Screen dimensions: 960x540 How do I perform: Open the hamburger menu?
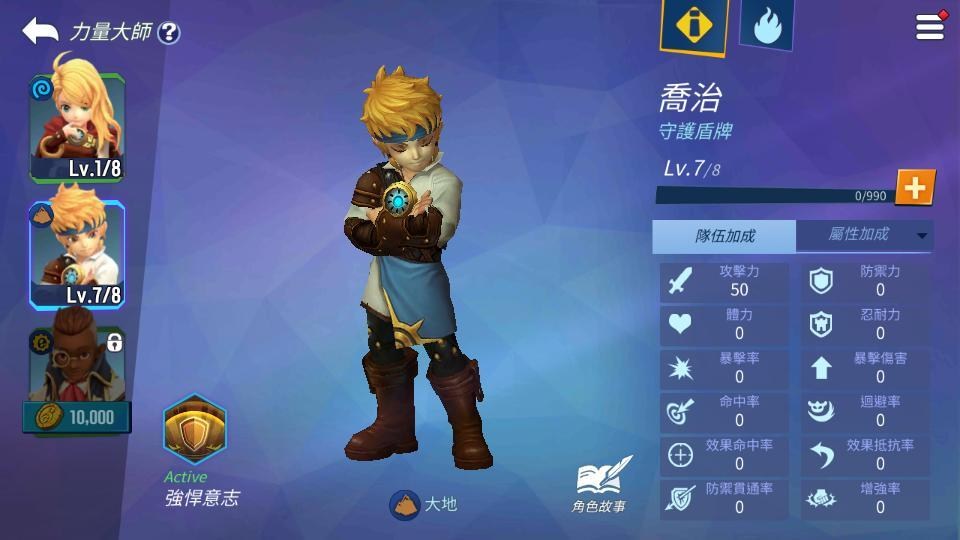tap(930, 27)
